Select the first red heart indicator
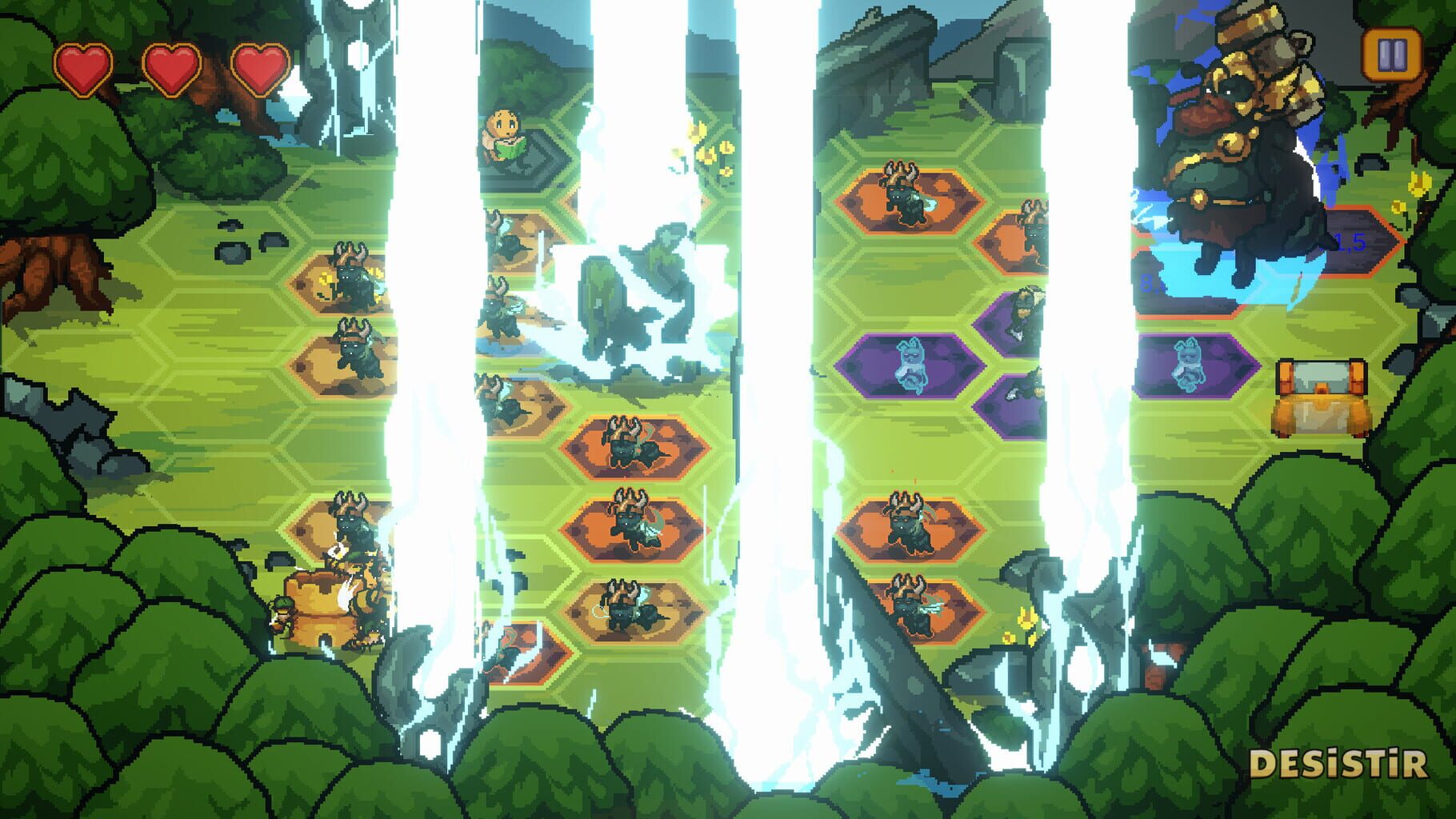The width and height of the screenshot is (1456, 819). [83, 69]
